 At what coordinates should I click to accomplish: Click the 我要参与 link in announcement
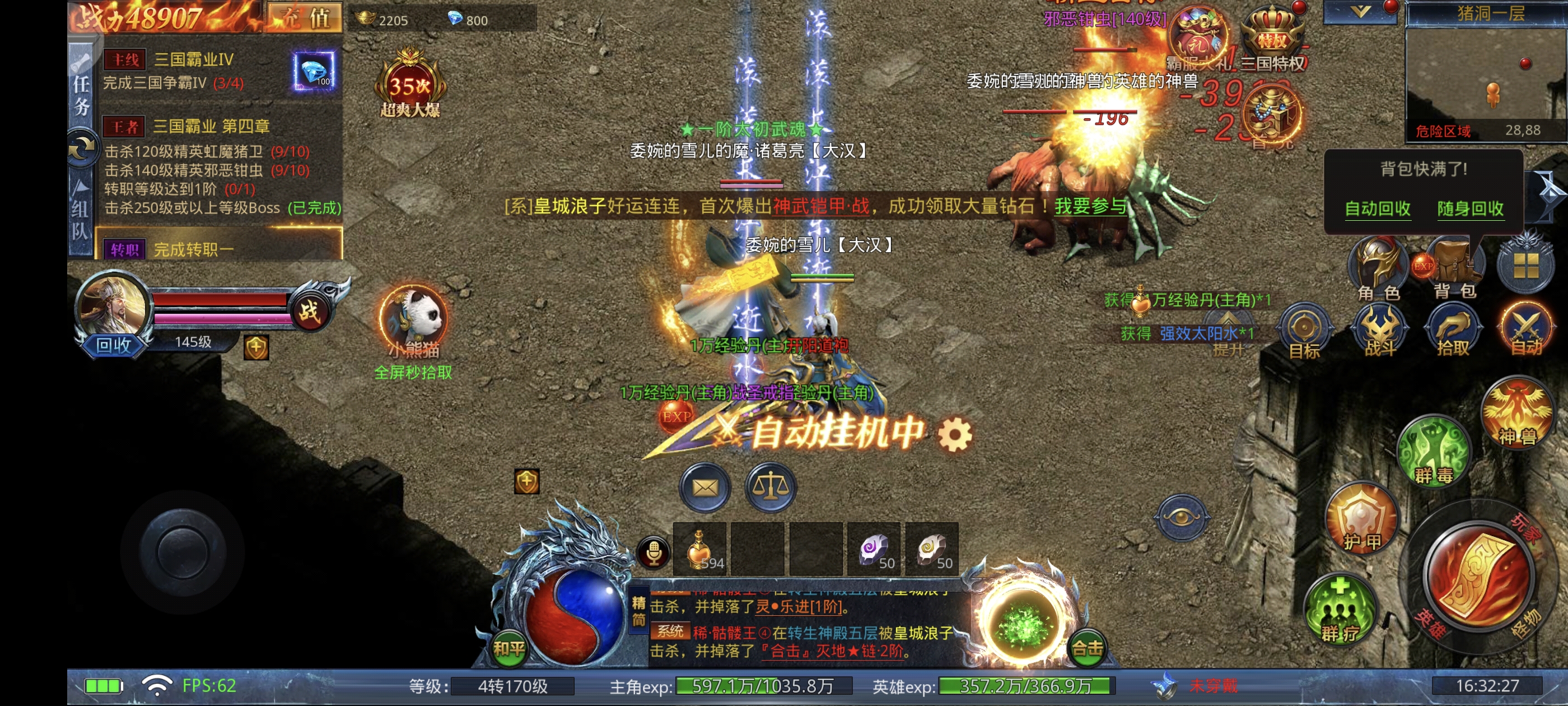click(x=1090, y=206)
